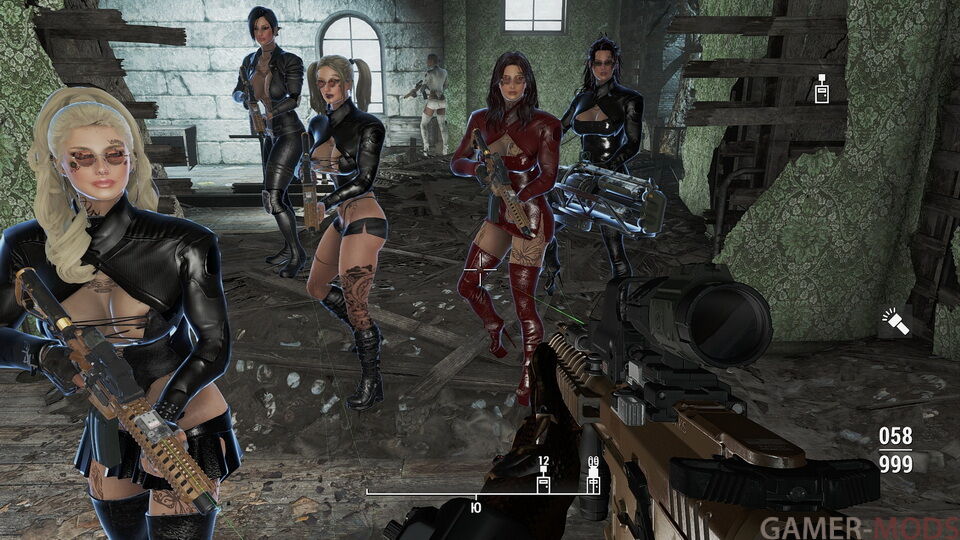This screenshot has height=540, width=960.
Task: Click the south heading letter under the compass
Action: [x=475, y=505]
